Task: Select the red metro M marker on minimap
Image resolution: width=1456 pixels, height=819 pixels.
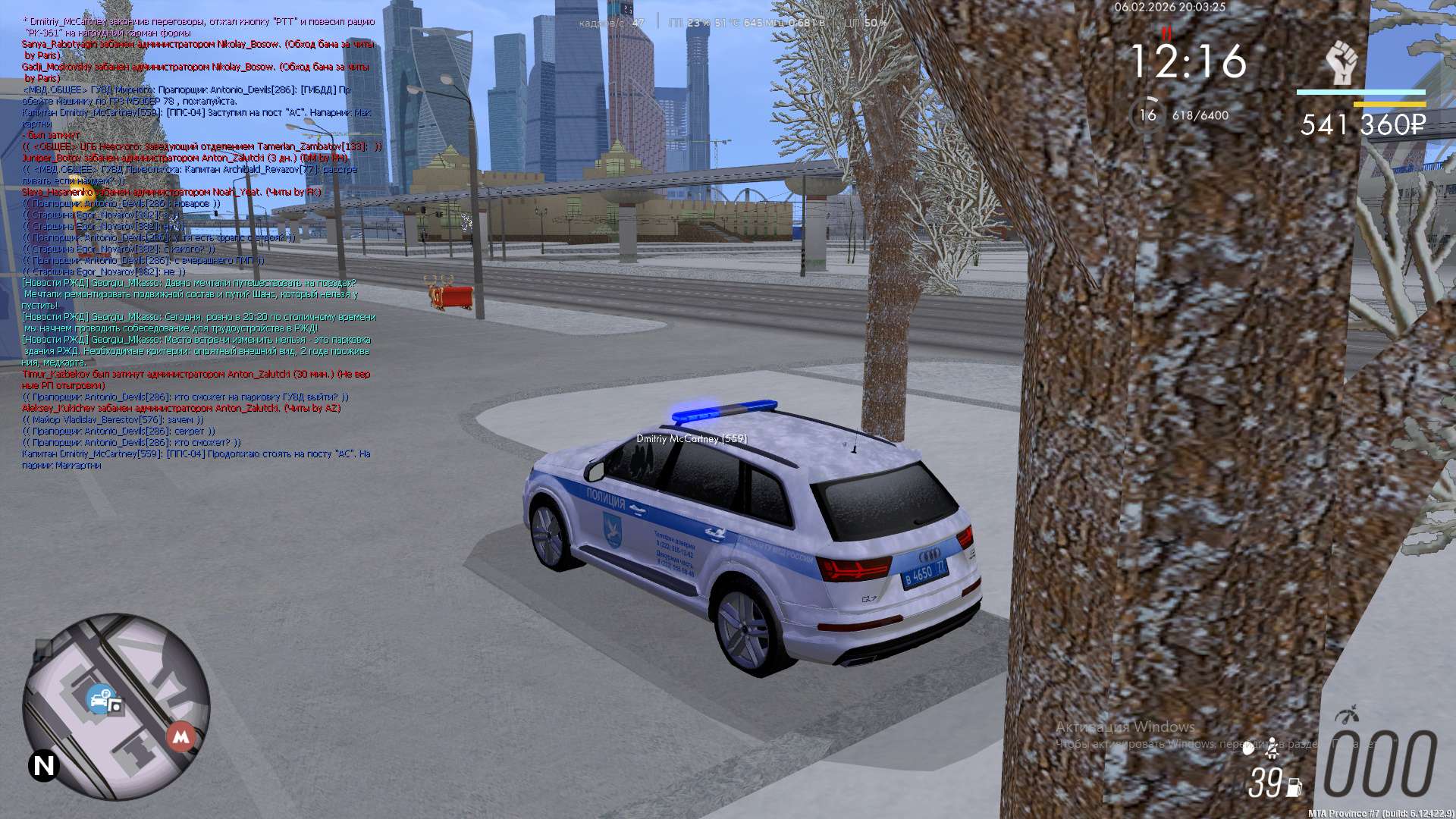Action: coord(180,736)
